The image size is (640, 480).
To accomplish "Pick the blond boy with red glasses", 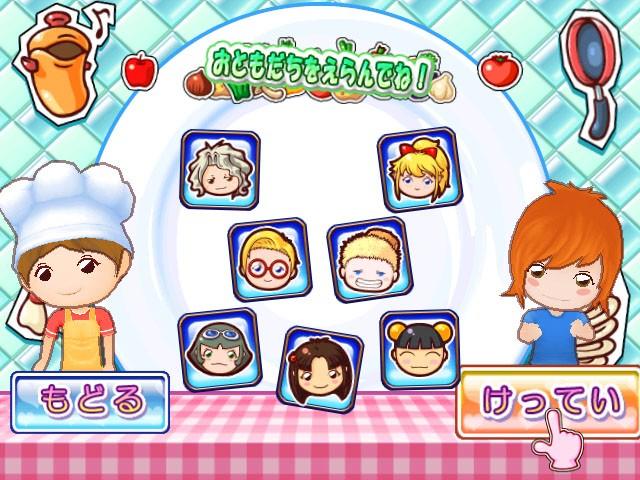I will pyautogui.click(x=269, y=259).
